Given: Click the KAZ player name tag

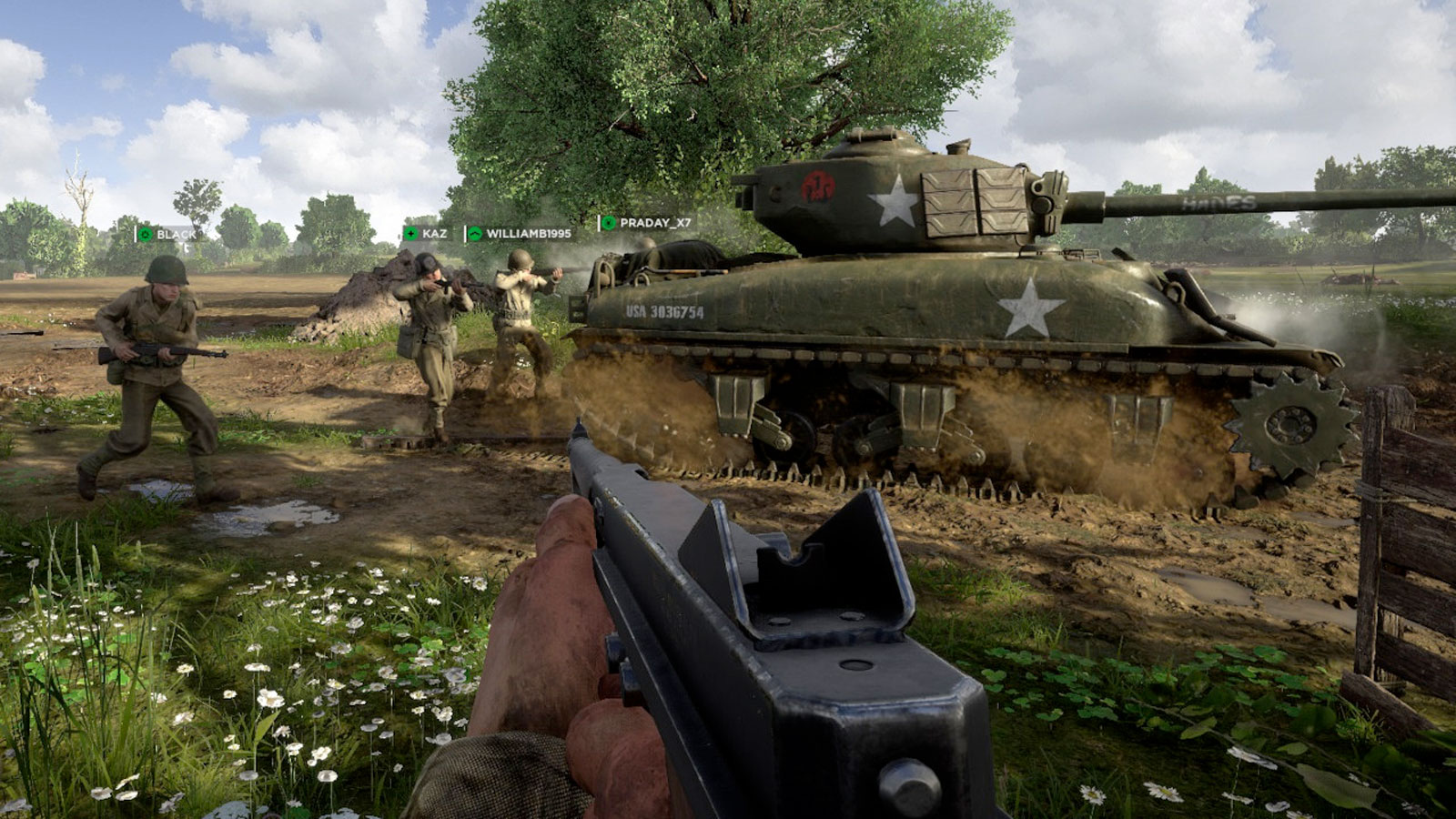Looking at the screenshot, I should 426,234.
